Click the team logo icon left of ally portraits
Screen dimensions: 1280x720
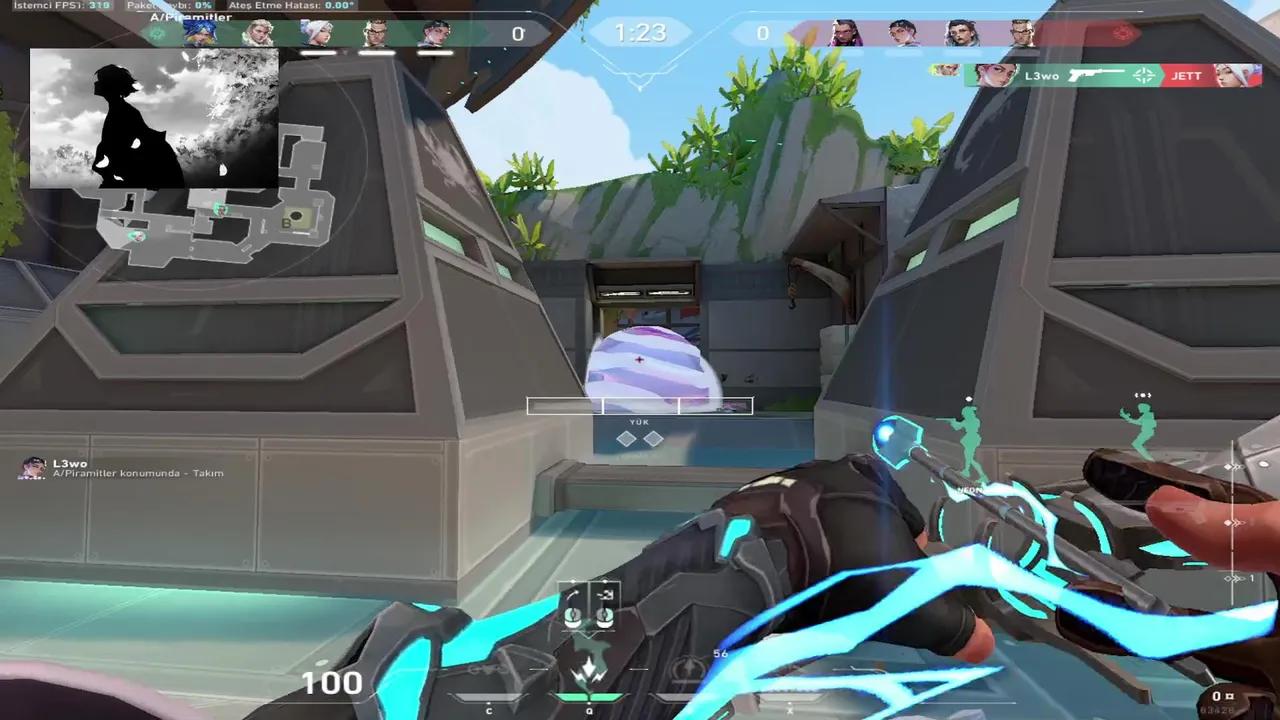158,32
